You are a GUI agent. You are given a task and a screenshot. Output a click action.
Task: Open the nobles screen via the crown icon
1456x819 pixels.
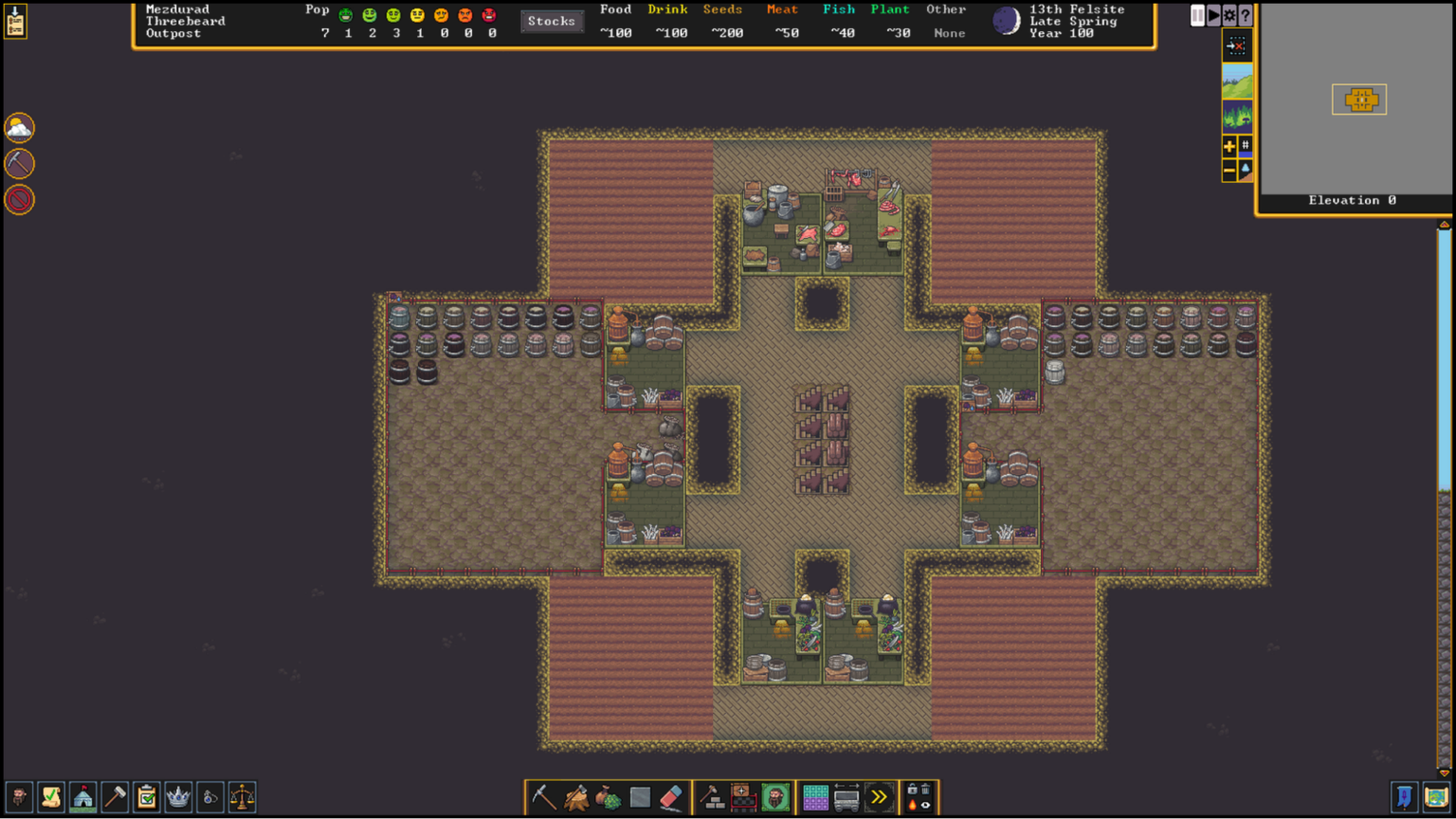point(178,796)
